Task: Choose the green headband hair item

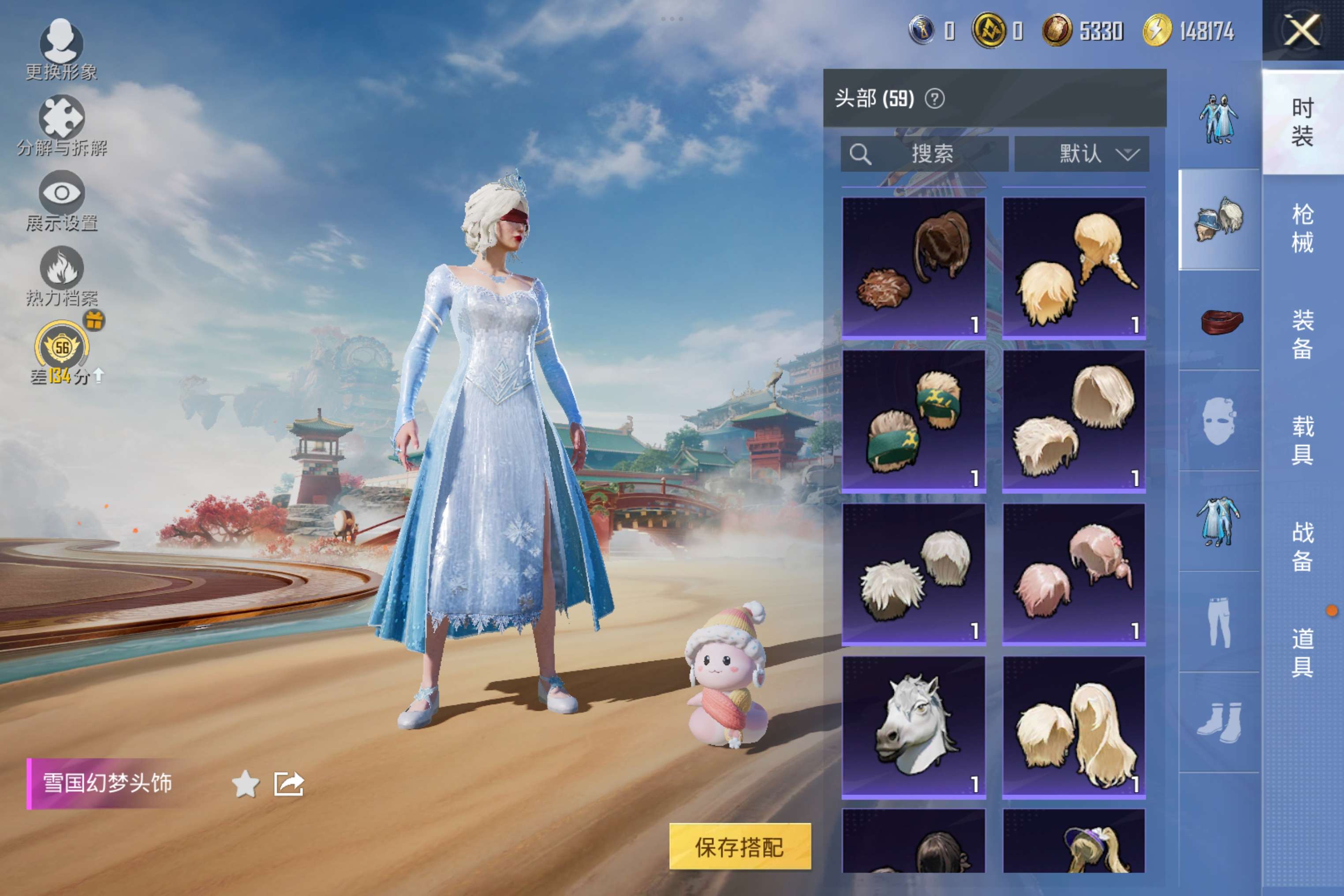Action: point(913,421)
